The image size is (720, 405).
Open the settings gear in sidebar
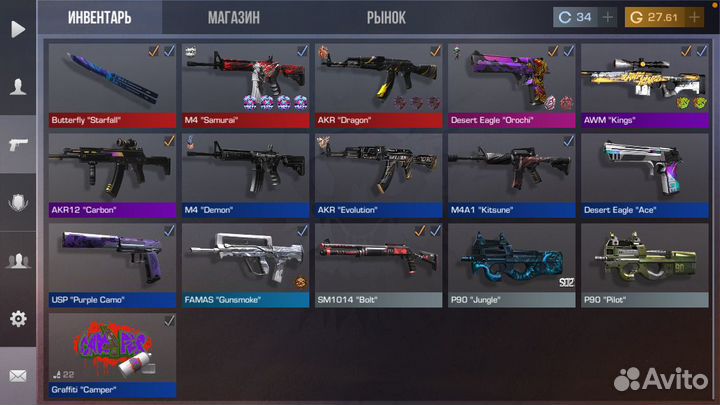click(x=17, y=319)
